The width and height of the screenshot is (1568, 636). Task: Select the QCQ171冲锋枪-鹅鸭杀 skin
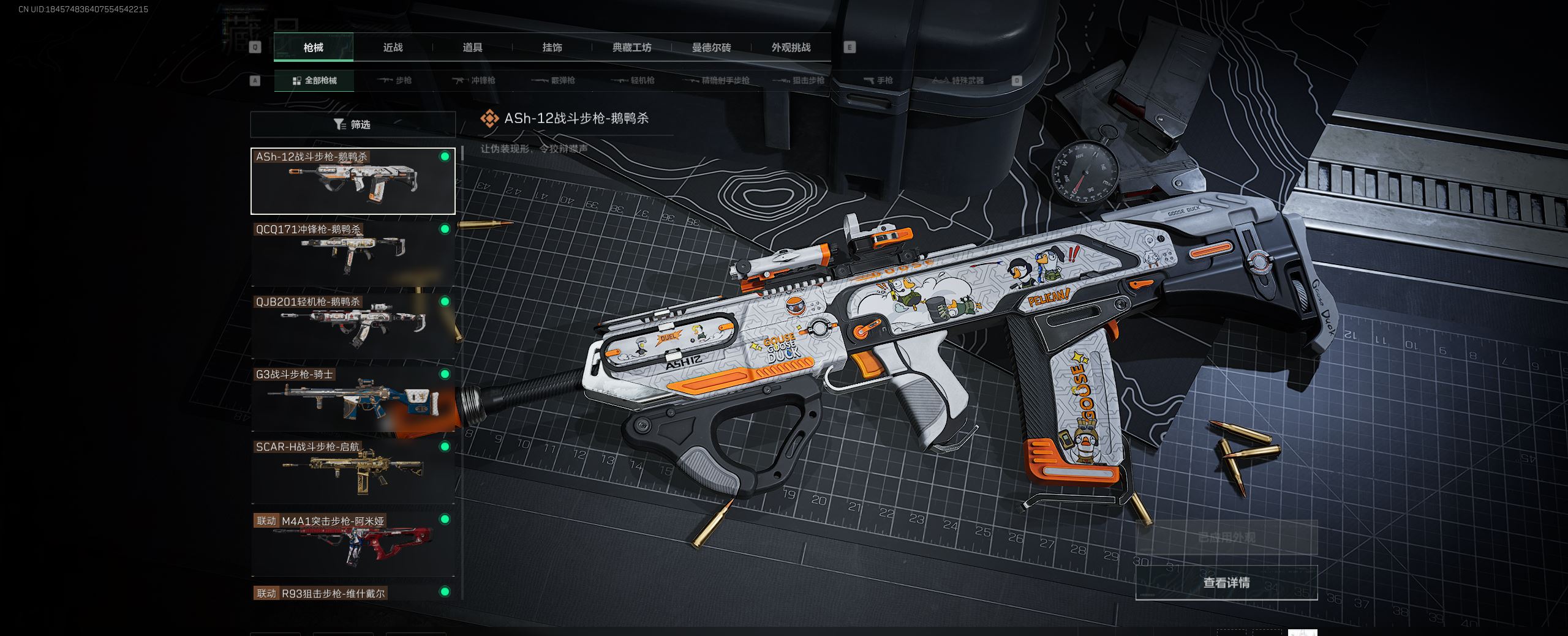(x=353, y=253)
